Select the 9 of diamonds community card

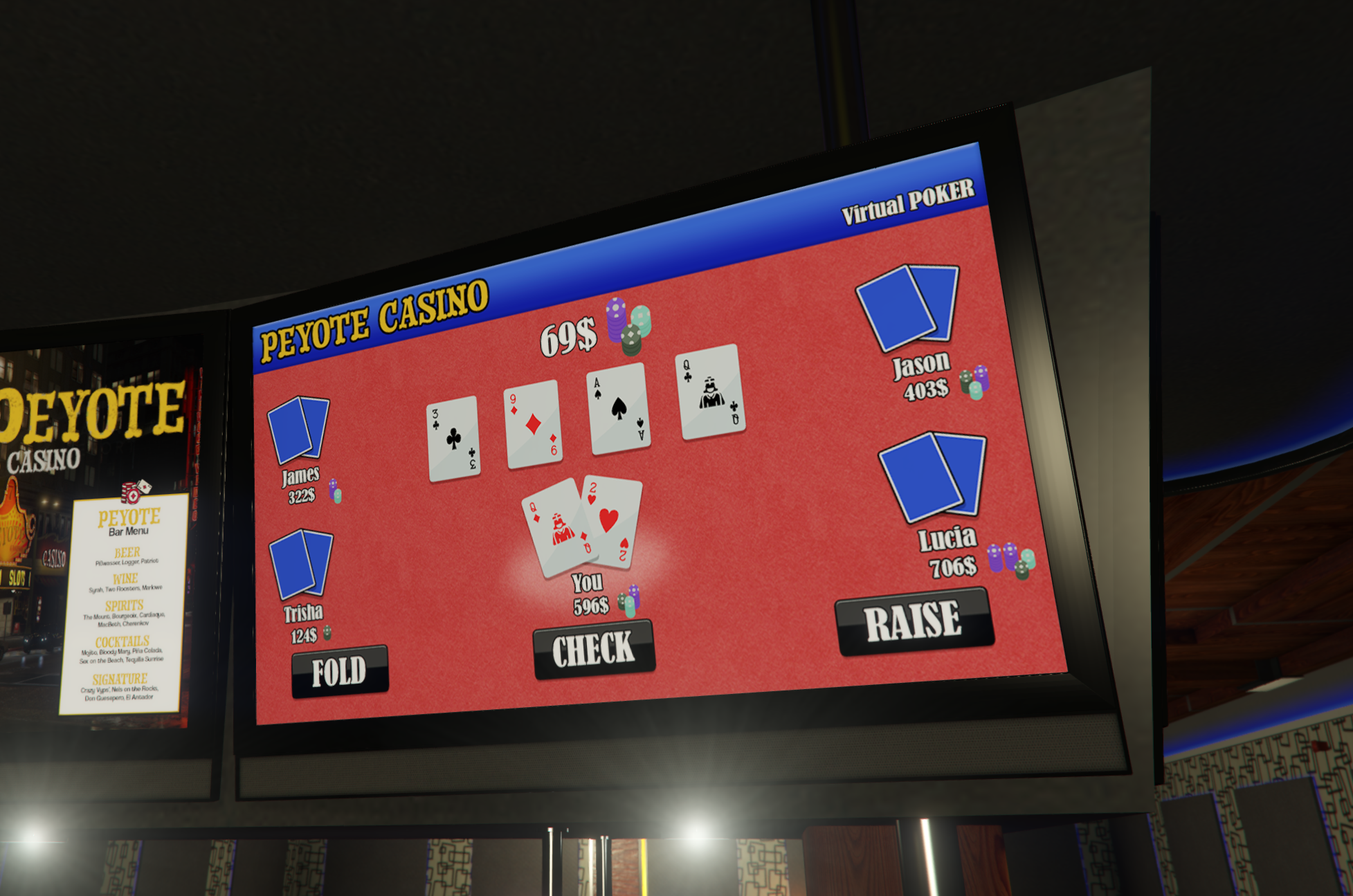[x=533, y=424]
